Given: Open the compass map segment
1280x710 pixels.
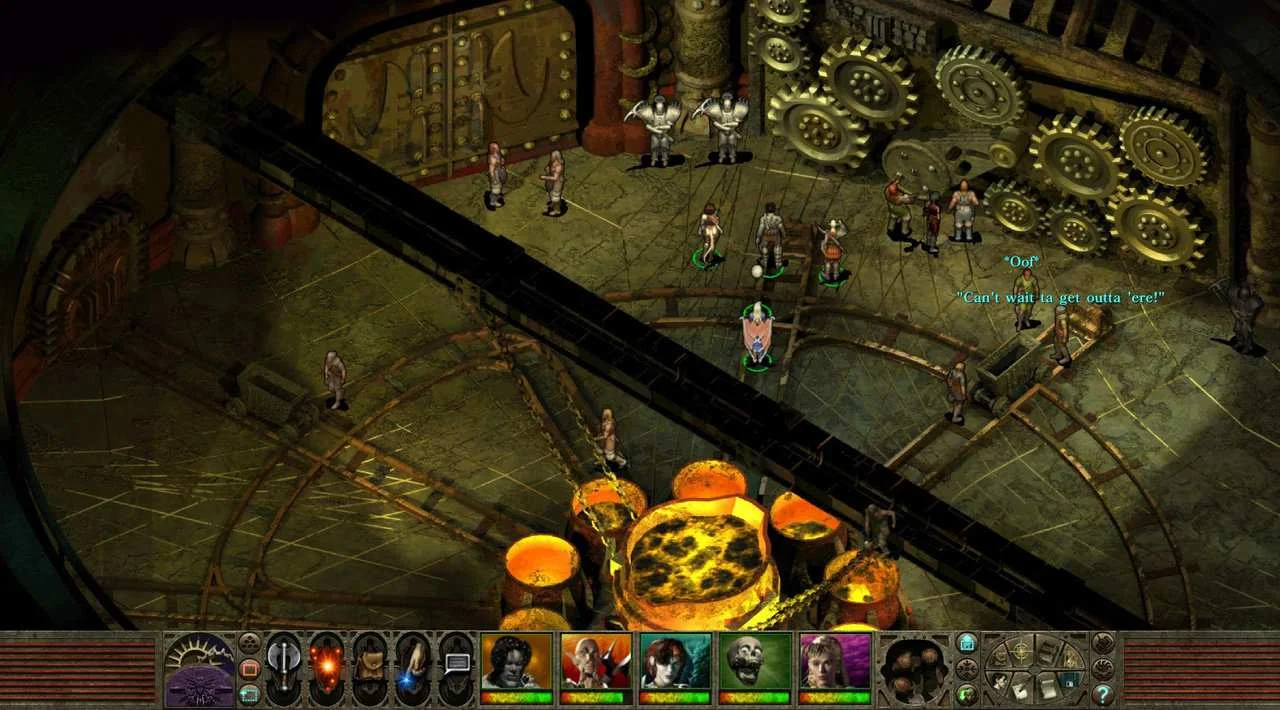Looking at the screenshot, I should coord(1022,650).
